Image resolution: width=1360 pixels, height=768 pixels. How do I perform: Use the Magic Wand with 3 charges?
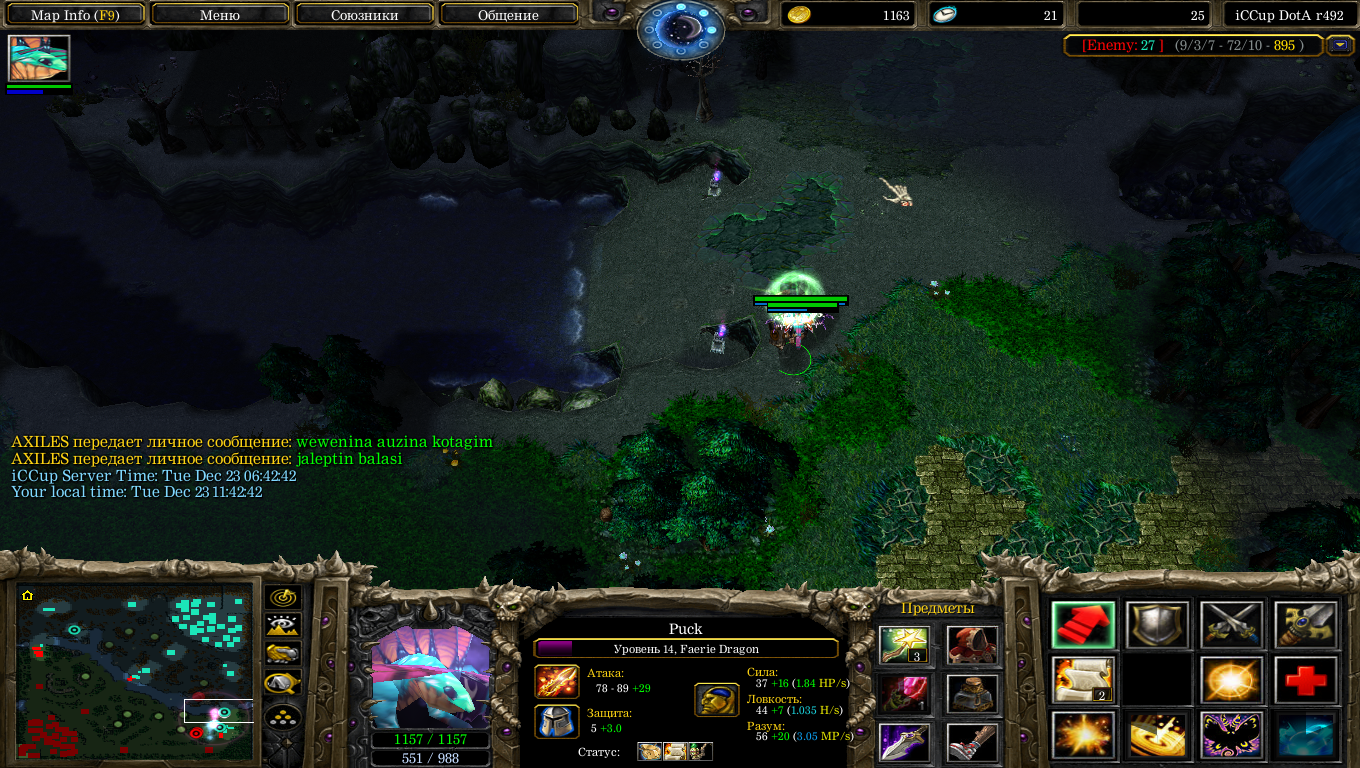click(904, 645)
